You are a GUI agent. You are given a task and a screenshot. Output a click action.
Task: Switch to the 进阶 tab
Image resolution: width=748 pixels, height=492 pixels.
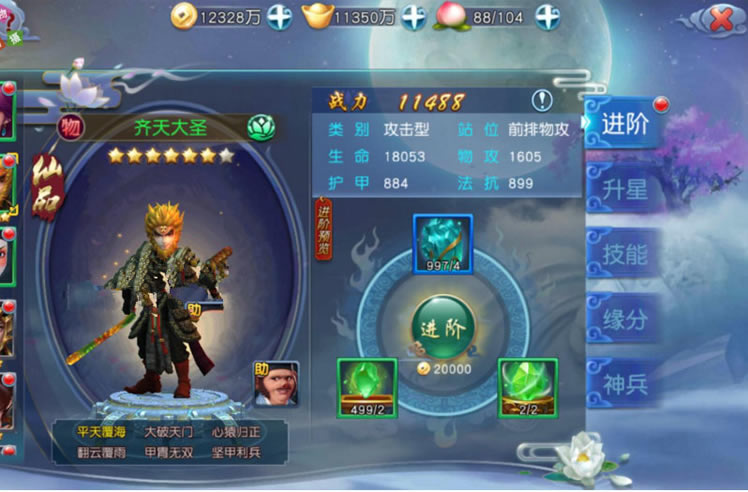[x=626, y=124]
